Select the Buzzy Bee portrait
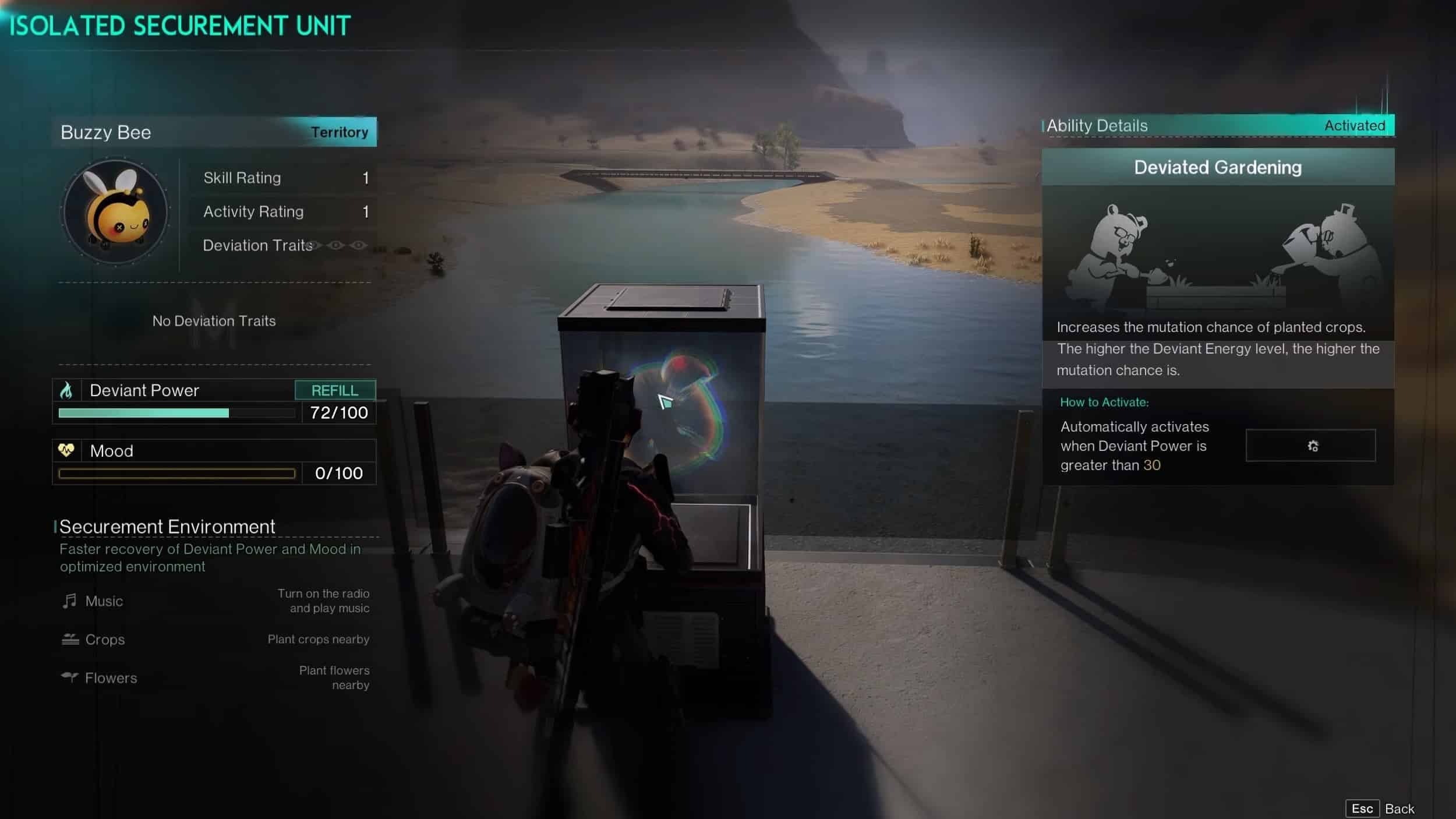The height and width of the screenshot is (819, 1456). pos(115,212)
